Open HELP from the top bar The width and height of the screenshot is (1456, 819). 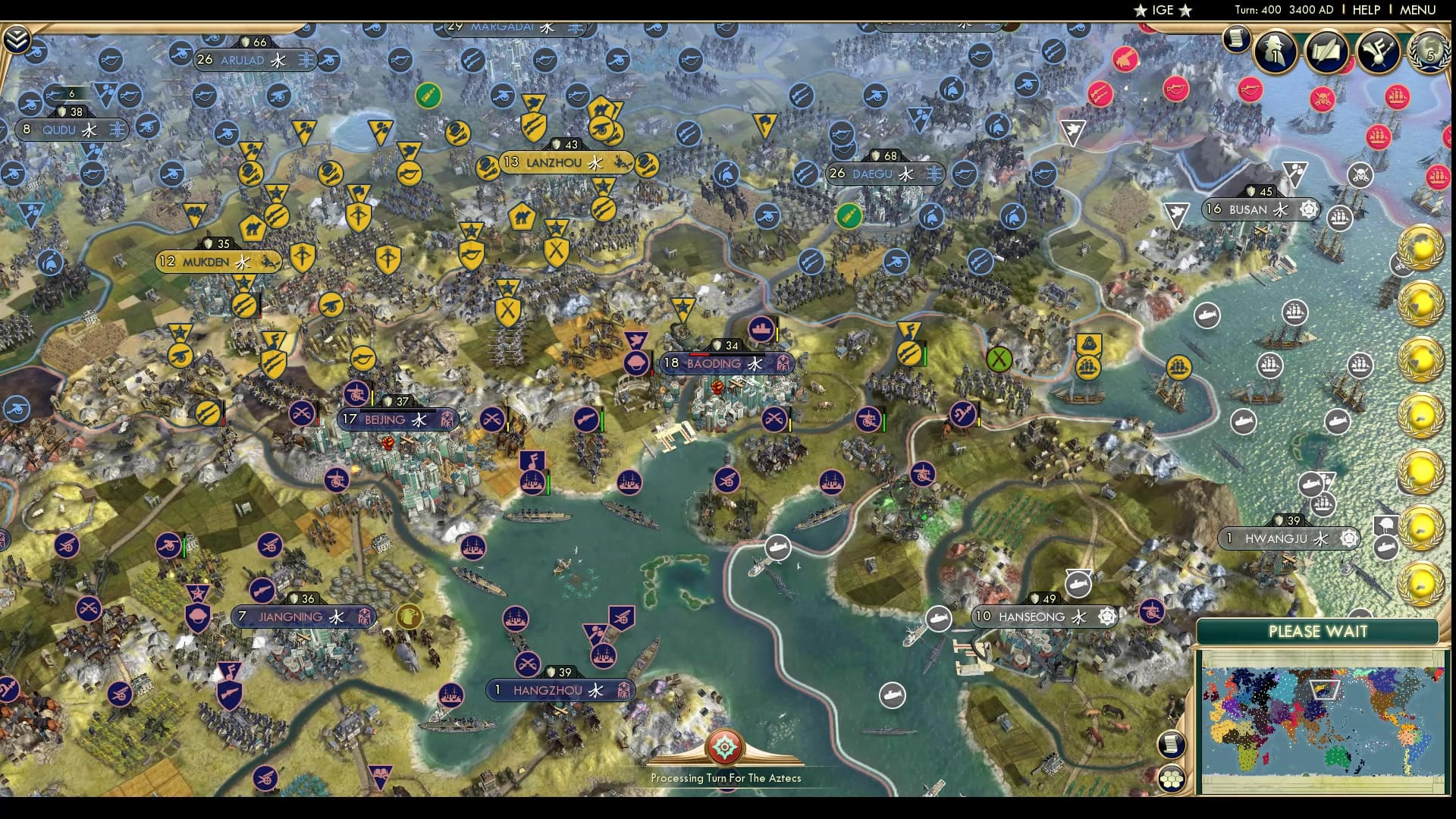pos(1365,10)
